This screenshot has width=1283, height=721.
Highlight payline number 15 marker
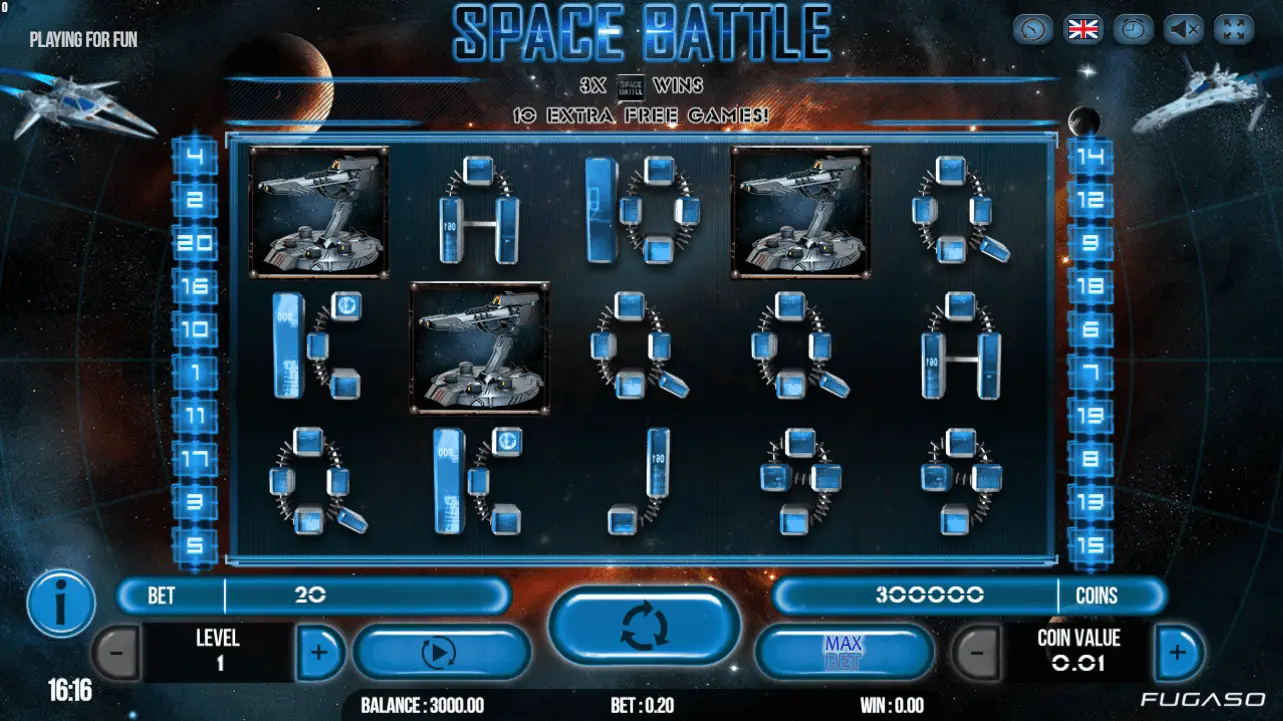tap(1091, 545)
